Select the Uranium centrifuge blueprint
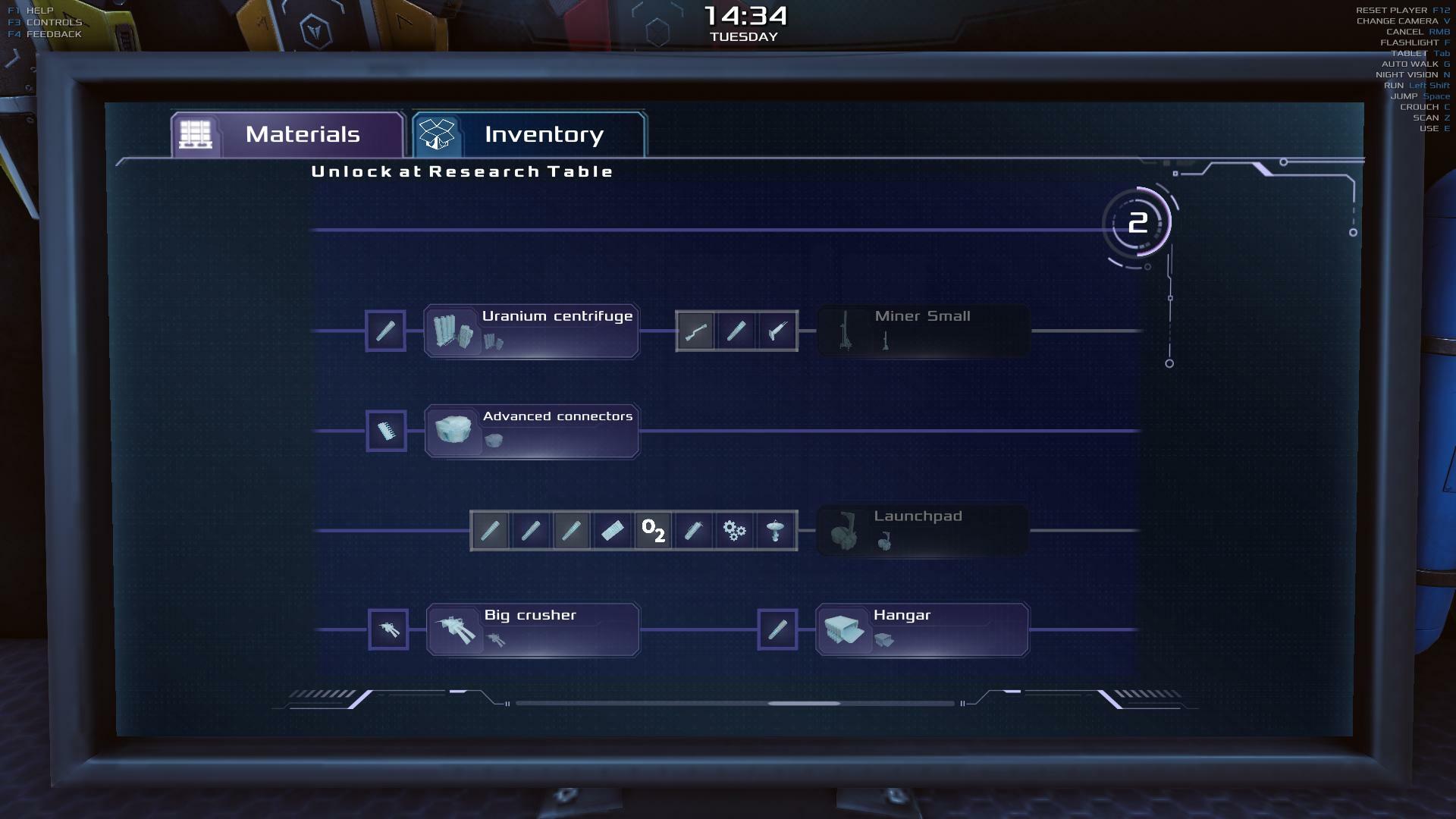The height and width of the screenshot is (819, 1456). pos(532,331)
